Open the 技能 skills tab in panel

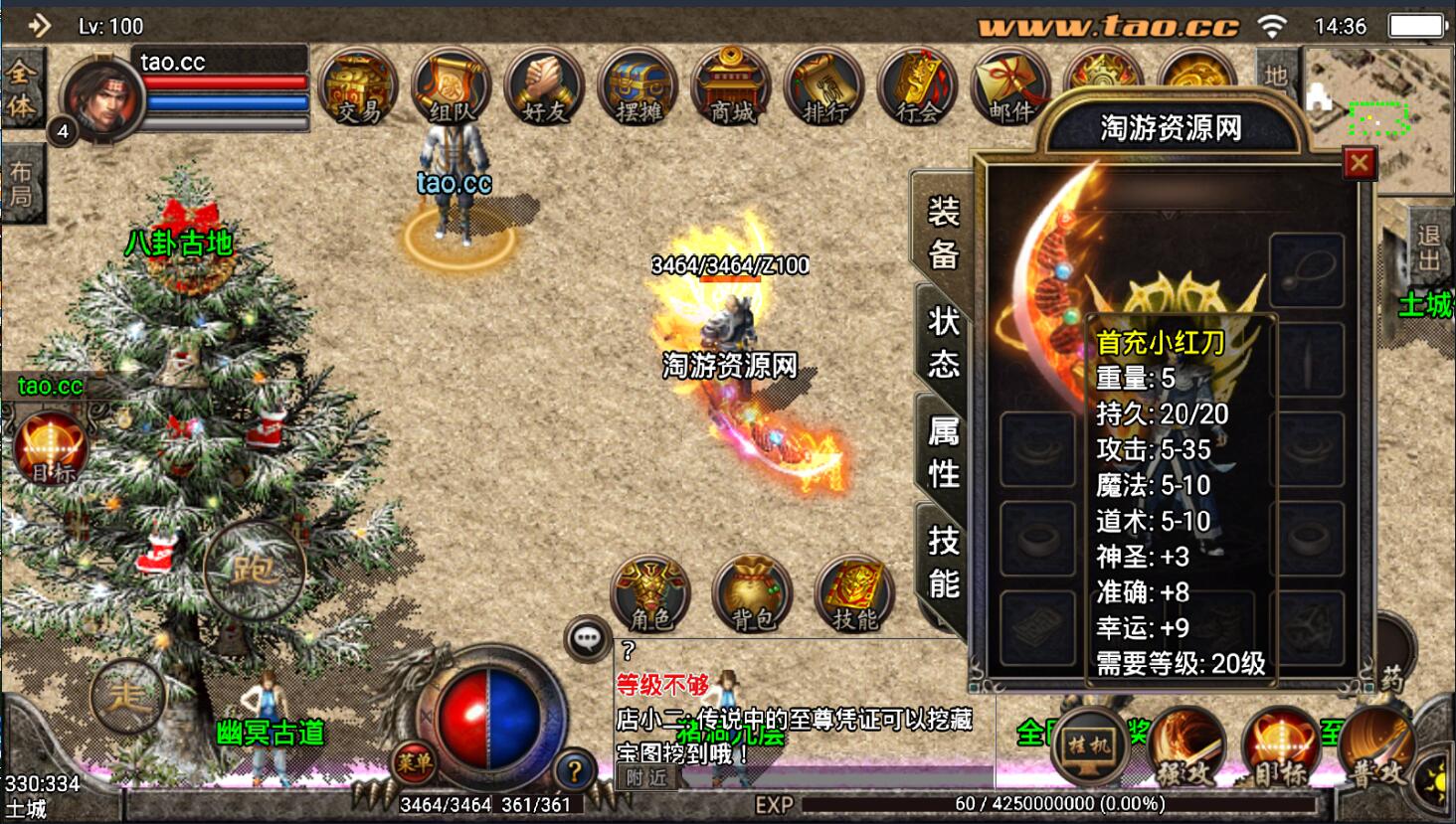tap(943, 562)
